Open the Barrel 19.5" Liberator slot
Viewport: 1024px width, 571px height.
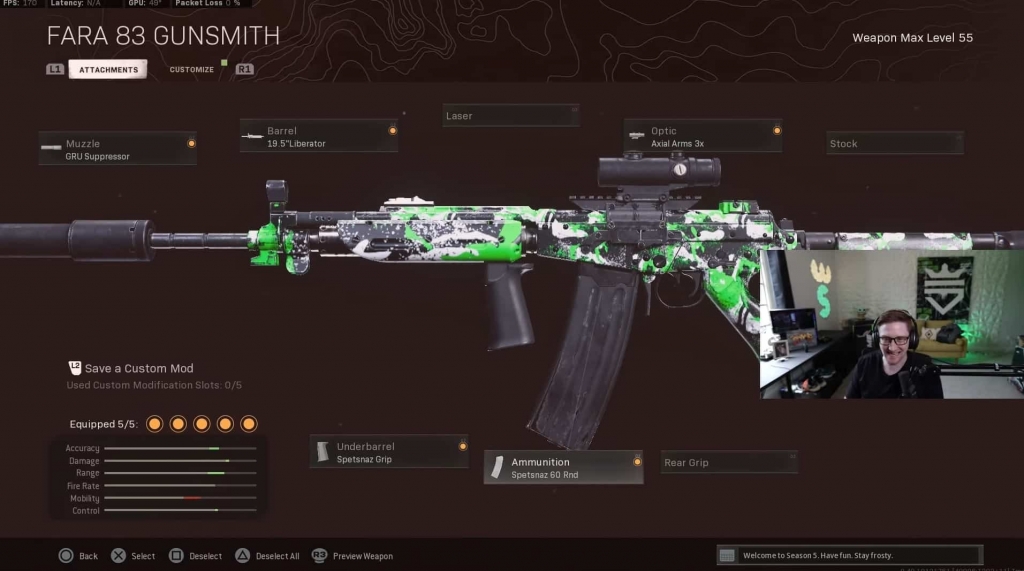pyautogui.click(x=318, y=136)
